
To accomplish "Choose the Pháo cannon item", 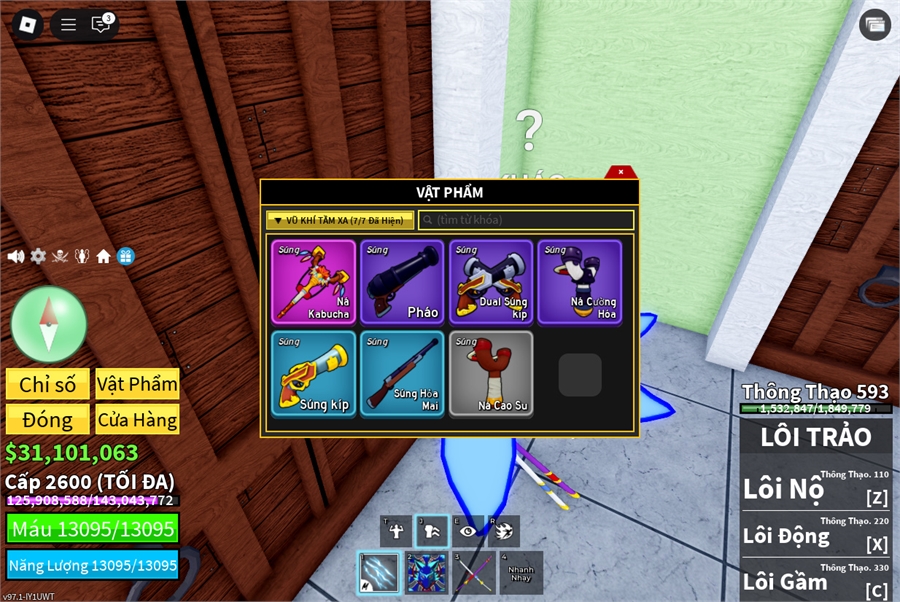I will click(x=402, y=282).
